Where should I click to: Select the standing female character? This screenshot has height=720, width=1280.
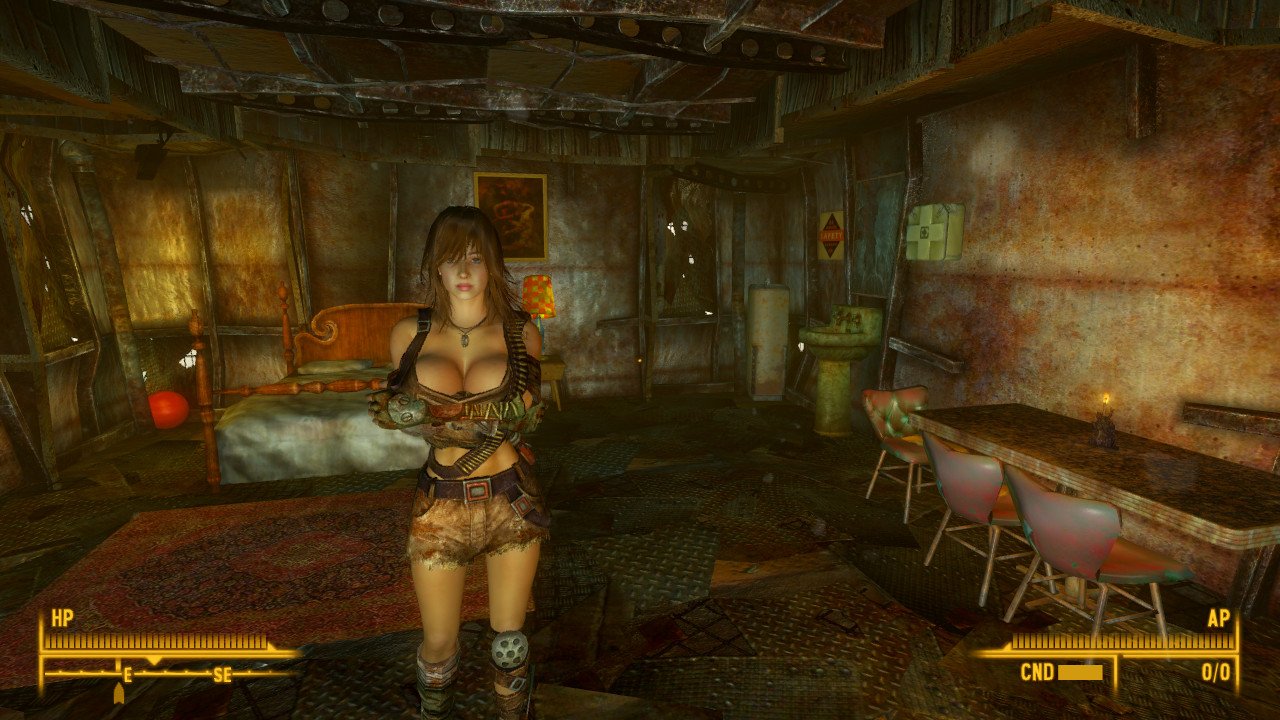pos(466,420)
